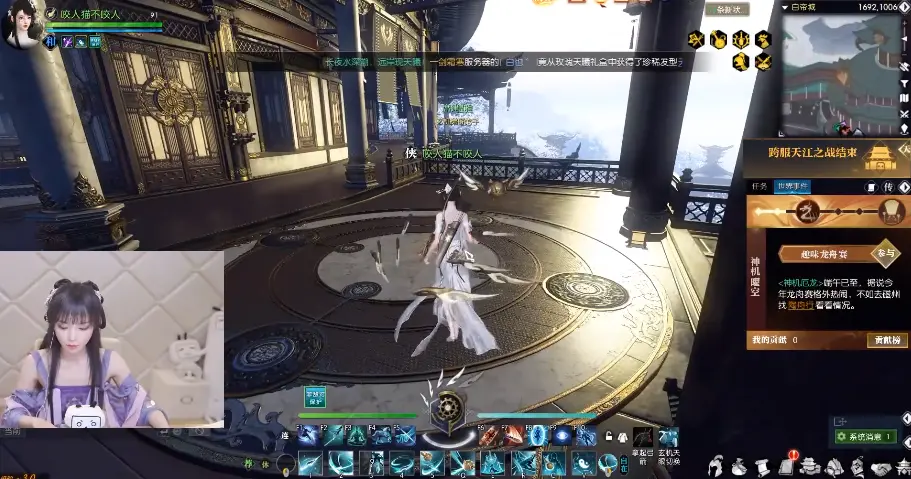Click the handshake icon in bottom menu
This screenshot has width=911, height=479.
point(881,466)
